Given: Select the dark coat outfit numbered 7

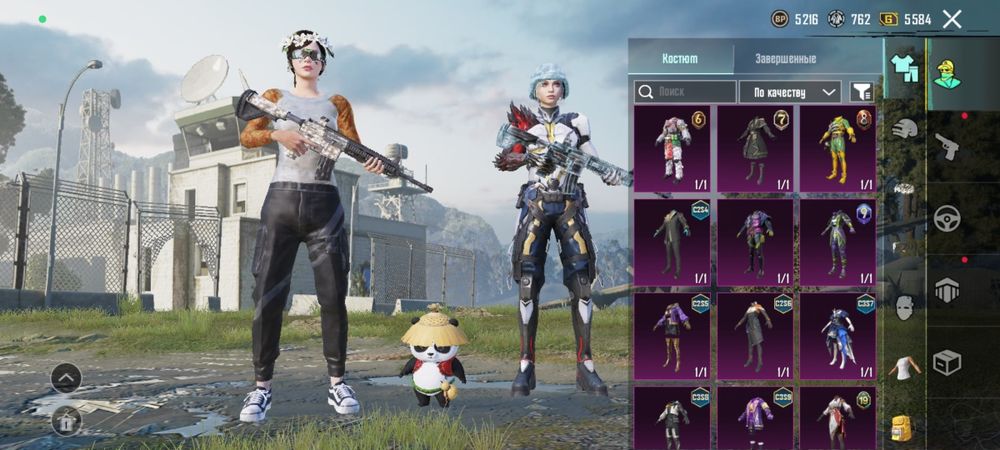Looking at the screenshot, I should coord(755,148).
